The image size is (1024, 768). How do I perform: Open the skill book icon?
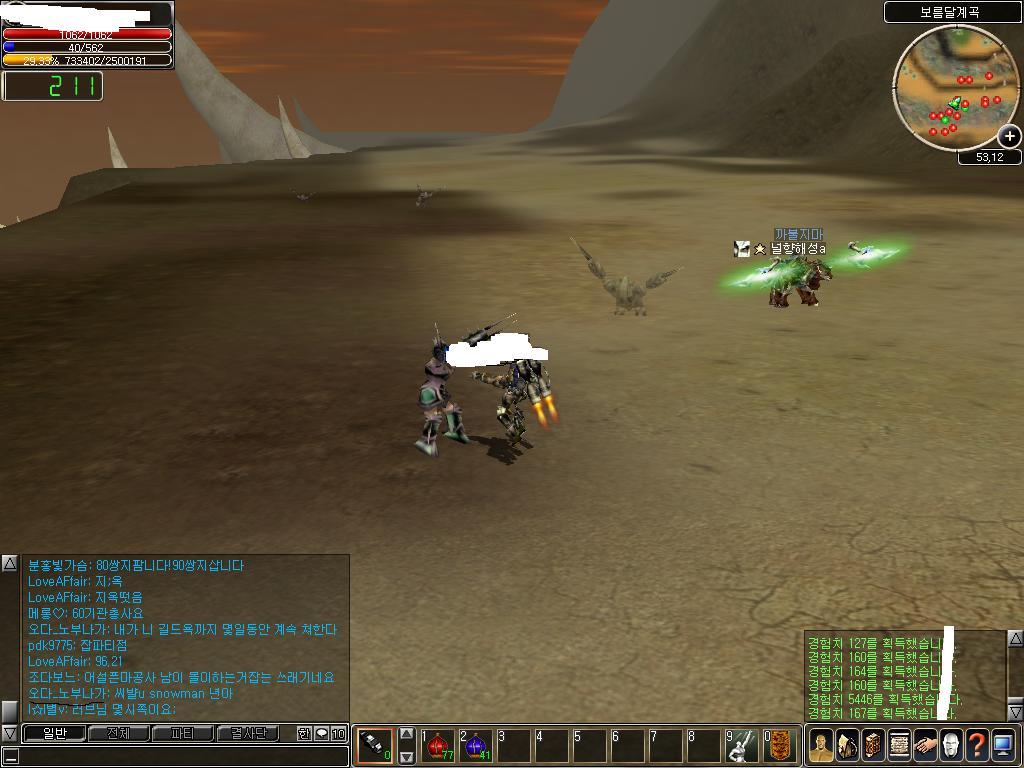[873, 745]
